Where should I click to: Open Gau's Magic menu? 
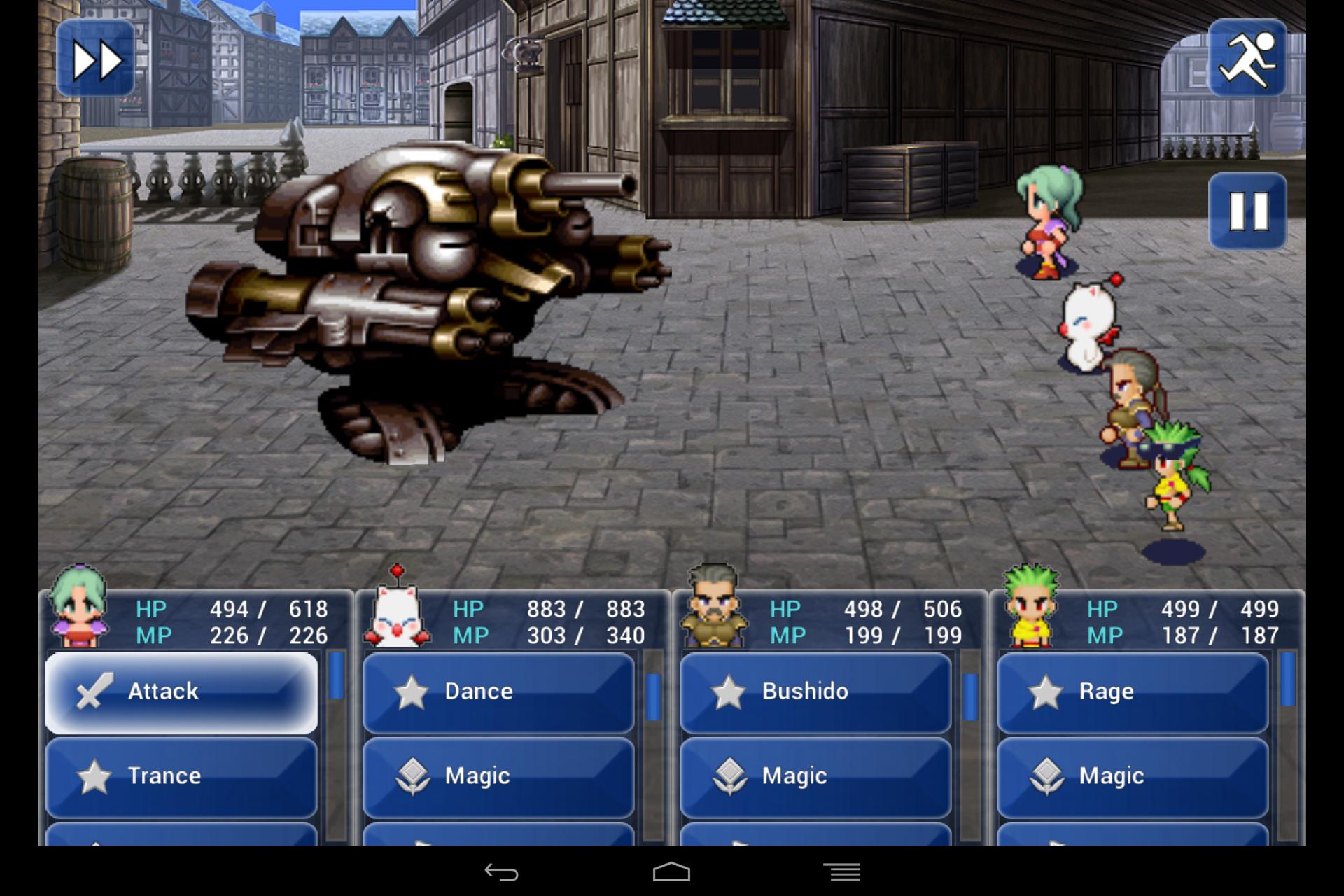coord(1133,776)
